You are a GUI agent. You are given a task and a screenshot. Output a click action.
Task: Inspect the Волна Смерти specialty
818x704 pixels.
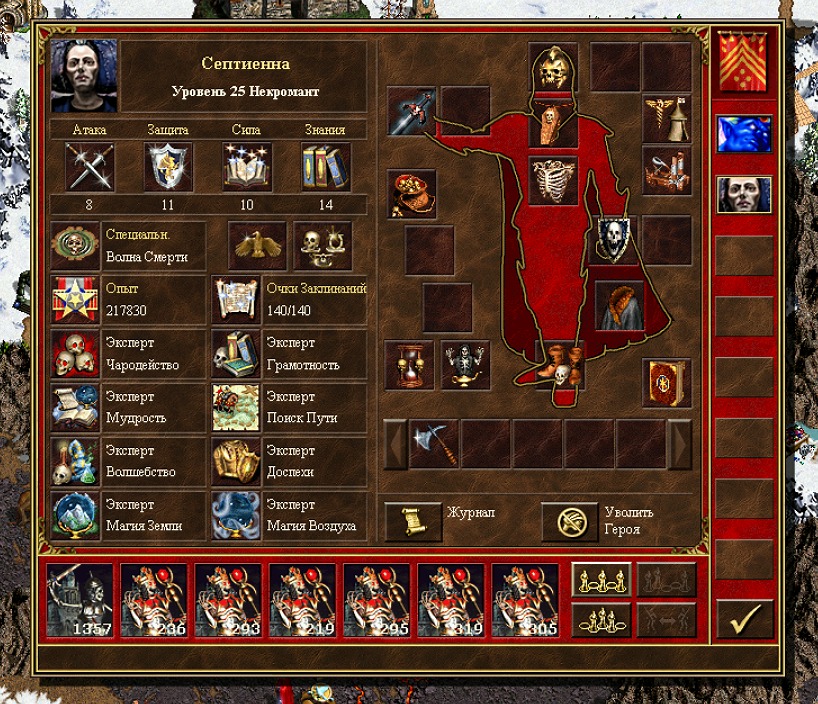click(76, 246)
